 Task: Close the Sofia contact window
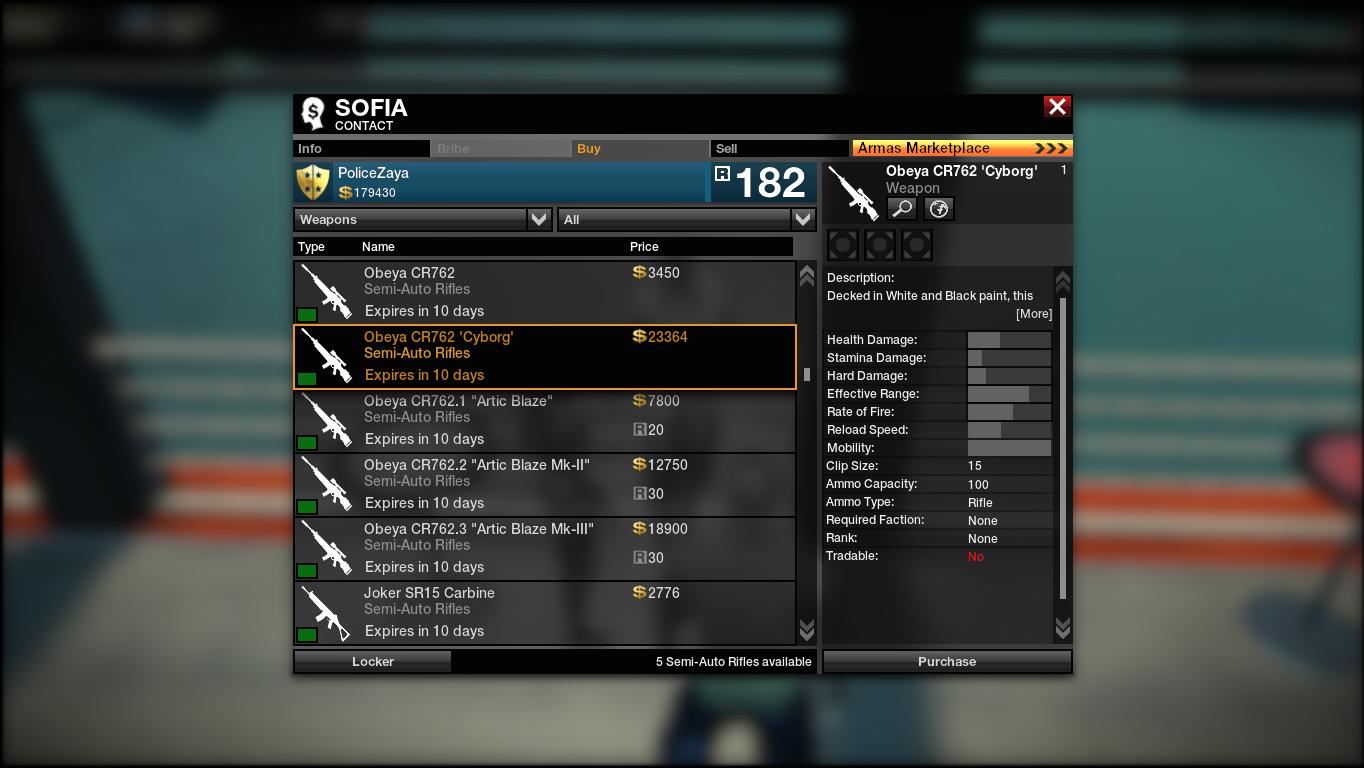click(x=1057, y=107)
